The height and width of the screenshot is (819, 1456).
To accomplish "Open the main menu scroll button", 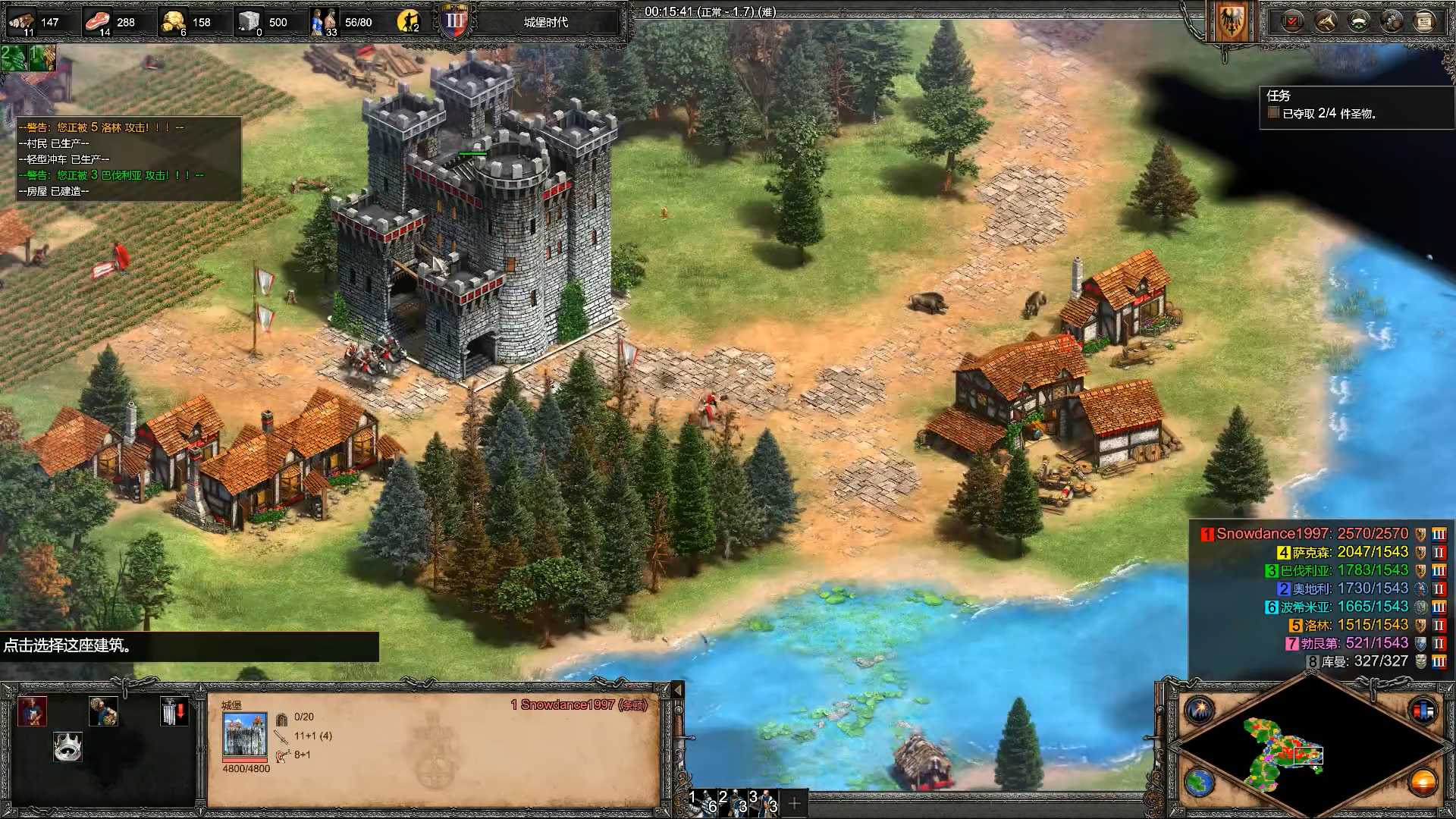I will point(1425,21).
